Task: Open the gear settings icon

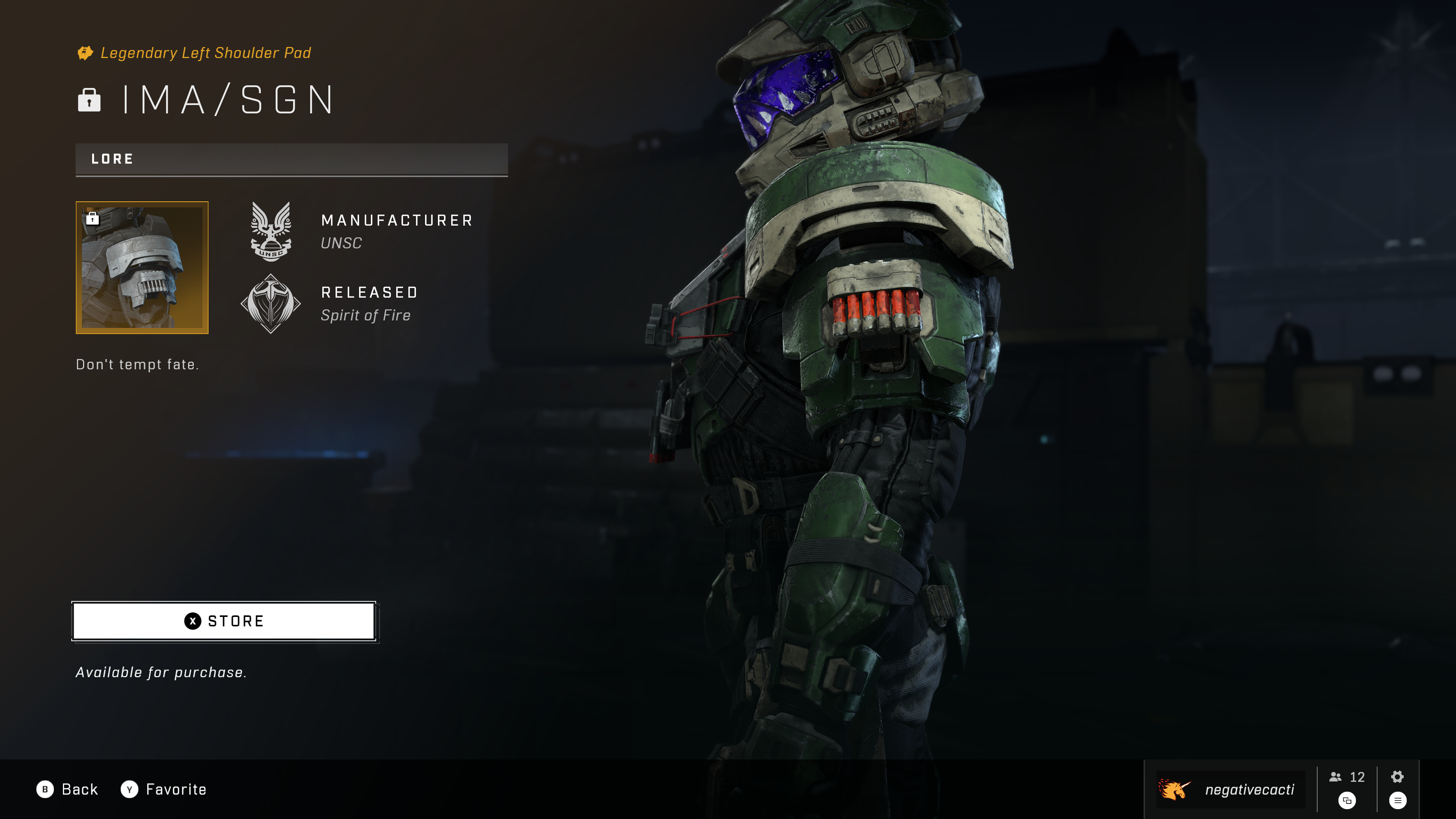Action: [x=1397, y=777]
